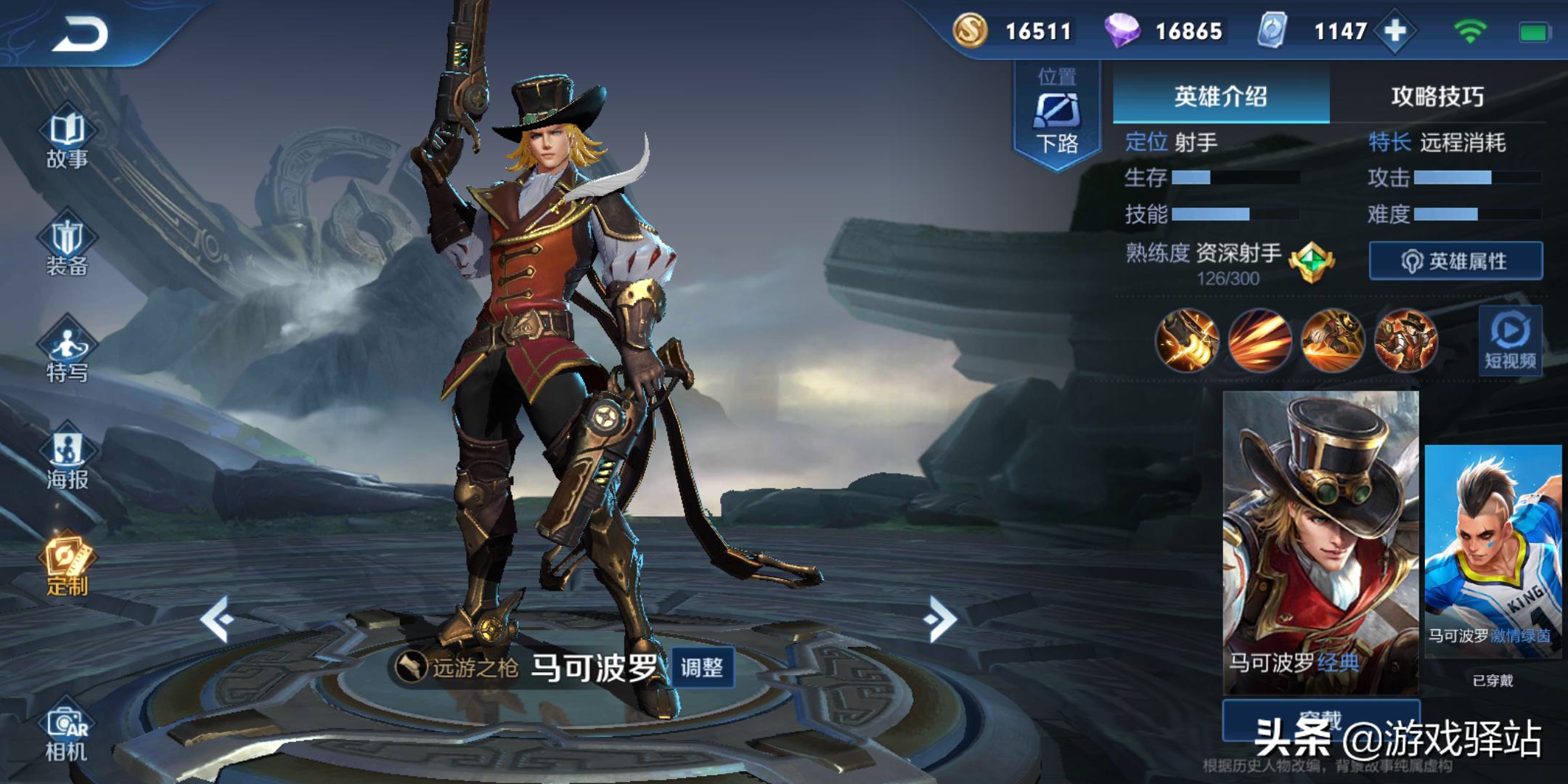
Task: Switch to the next hero arrow
Action: (941, 619)
